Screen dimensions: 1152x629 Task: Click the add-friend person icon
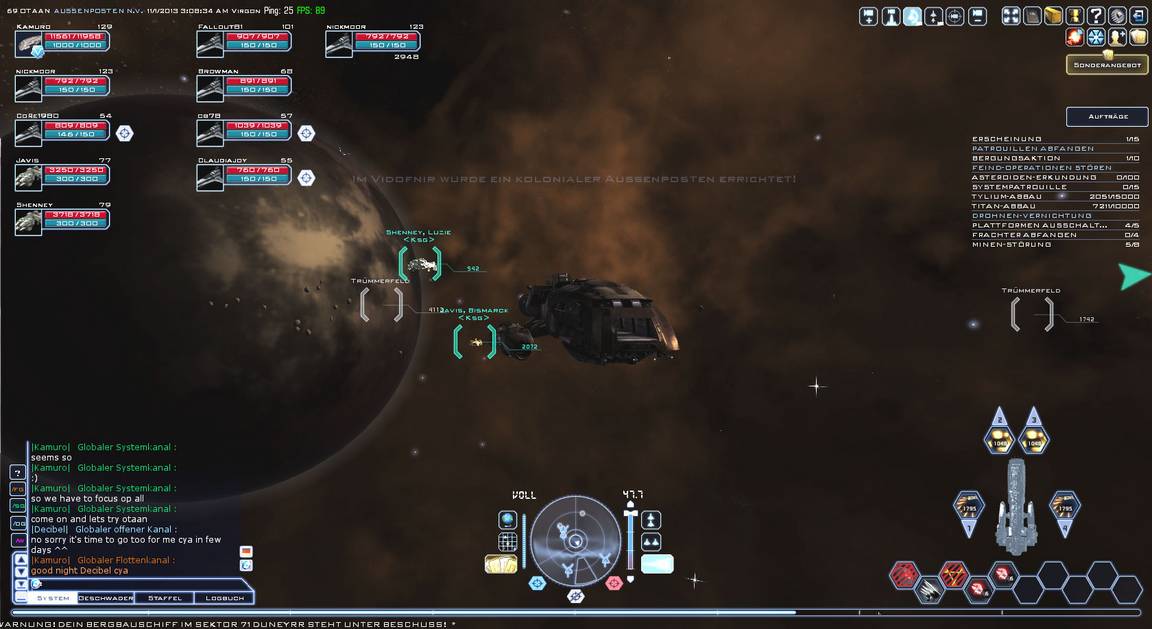(1117, 37)
